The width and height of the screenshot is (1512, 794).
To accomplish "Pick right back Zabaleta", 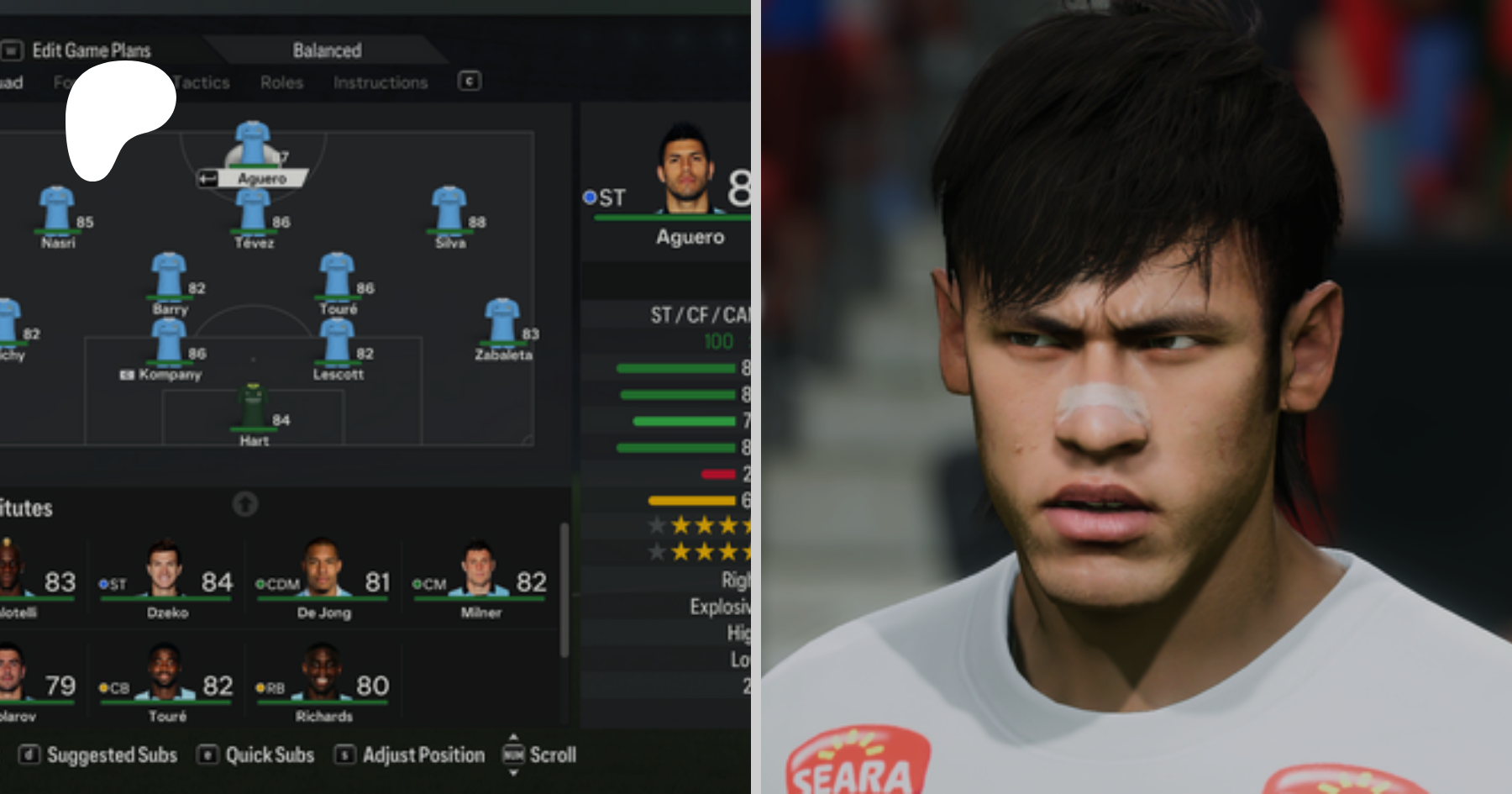I will 502,322.
